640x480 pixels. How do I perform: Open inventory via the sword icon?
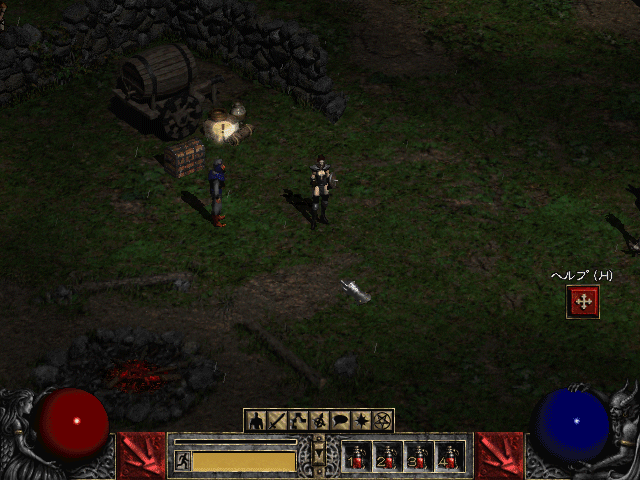[277, 421]
